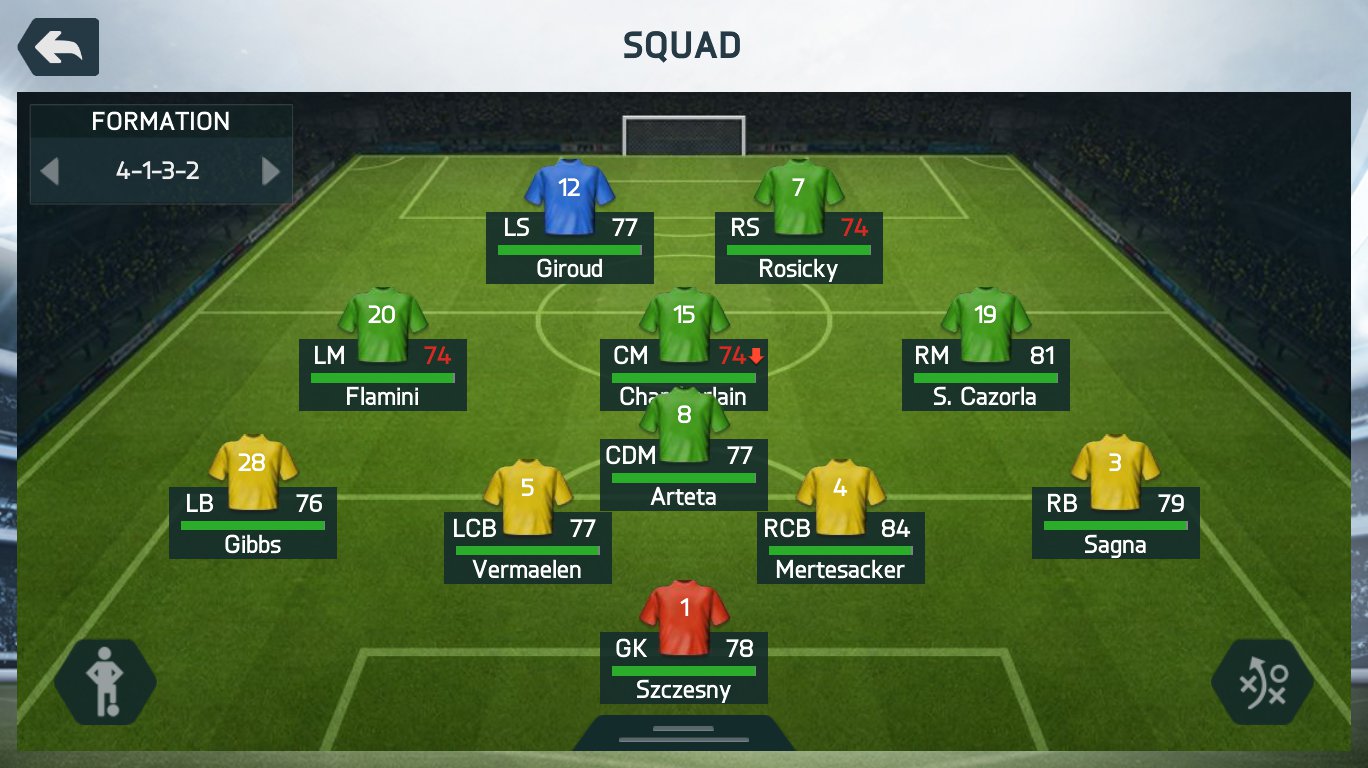Screen dimensions: 1368x768
Task: Switch to the previous formation
Action: (x=49, y=171)
